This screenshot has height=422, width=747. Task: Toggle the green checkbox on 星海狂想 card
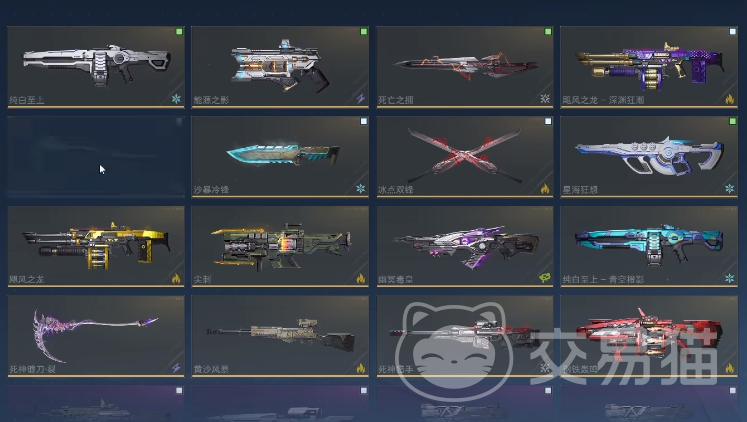733,121
